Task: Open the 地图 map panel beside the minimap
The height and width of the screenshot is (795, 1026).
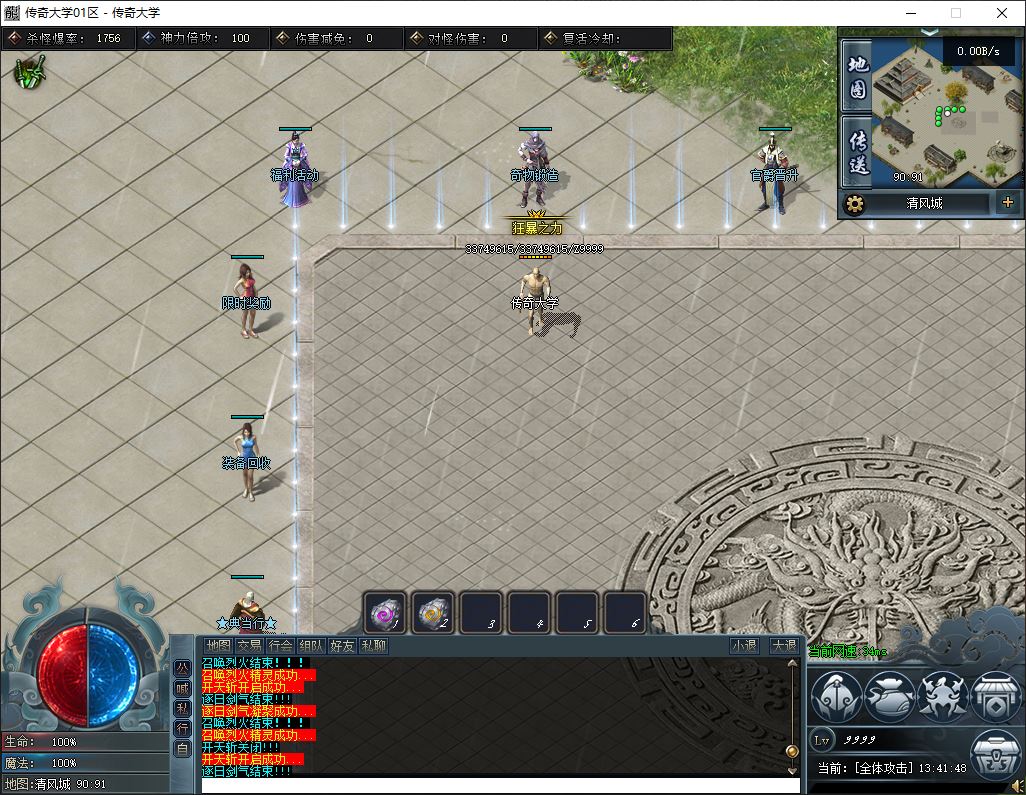Action: [x=857, y=77]
